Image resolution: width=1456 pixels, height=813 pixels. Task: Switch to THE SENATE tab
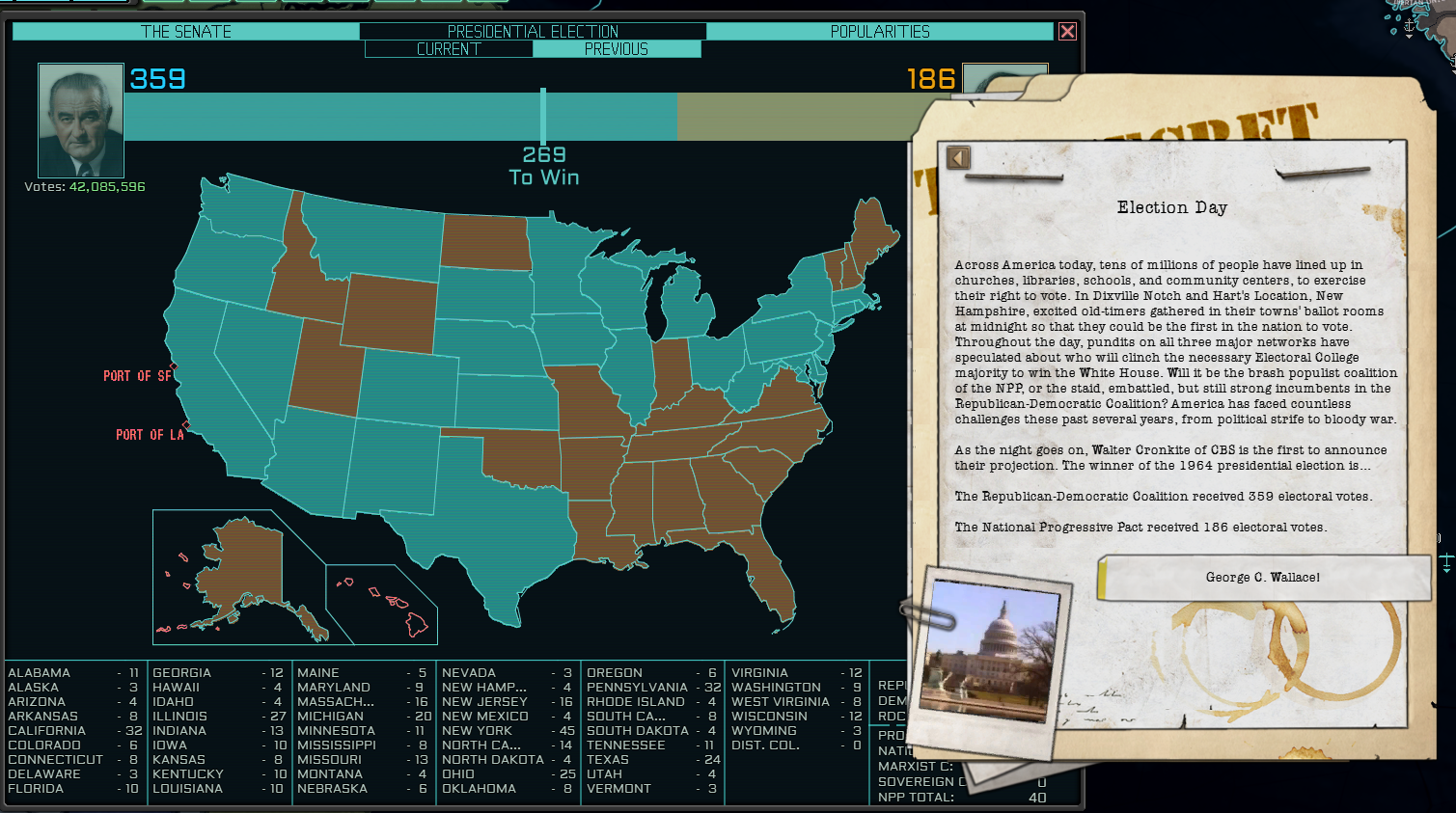(183, 31)
